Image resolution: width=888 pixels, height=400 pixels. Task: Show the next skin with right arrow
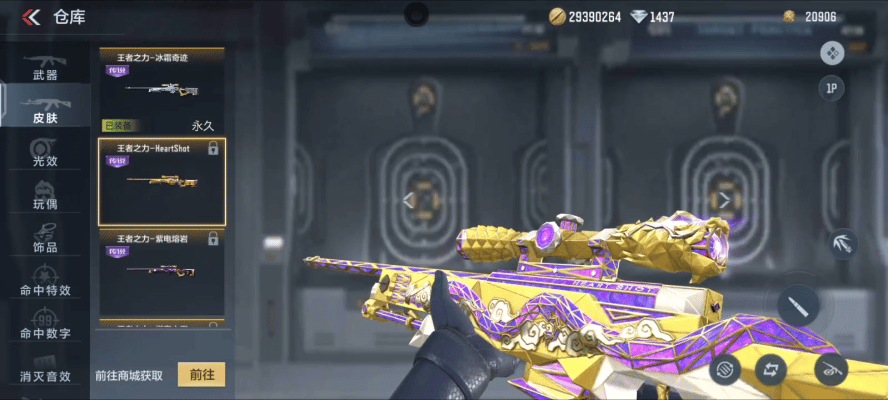[724, 200]
